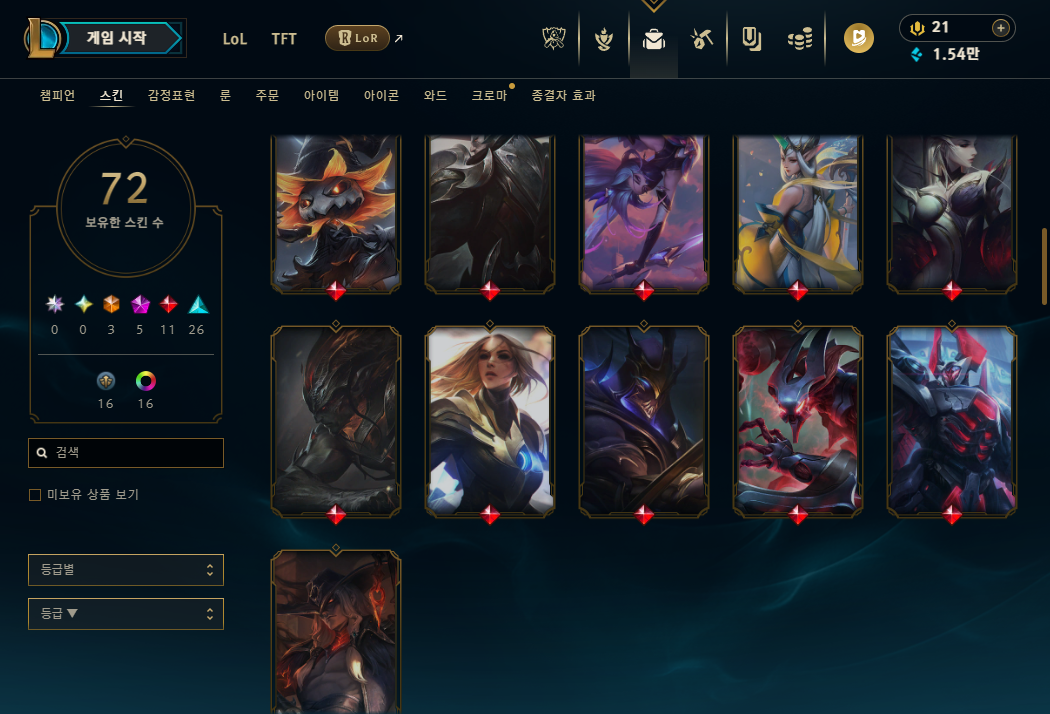Screen dimensions: 1050x714
Task: Choose the orange-maned pumpkin creature skin card
Action: 336,212
